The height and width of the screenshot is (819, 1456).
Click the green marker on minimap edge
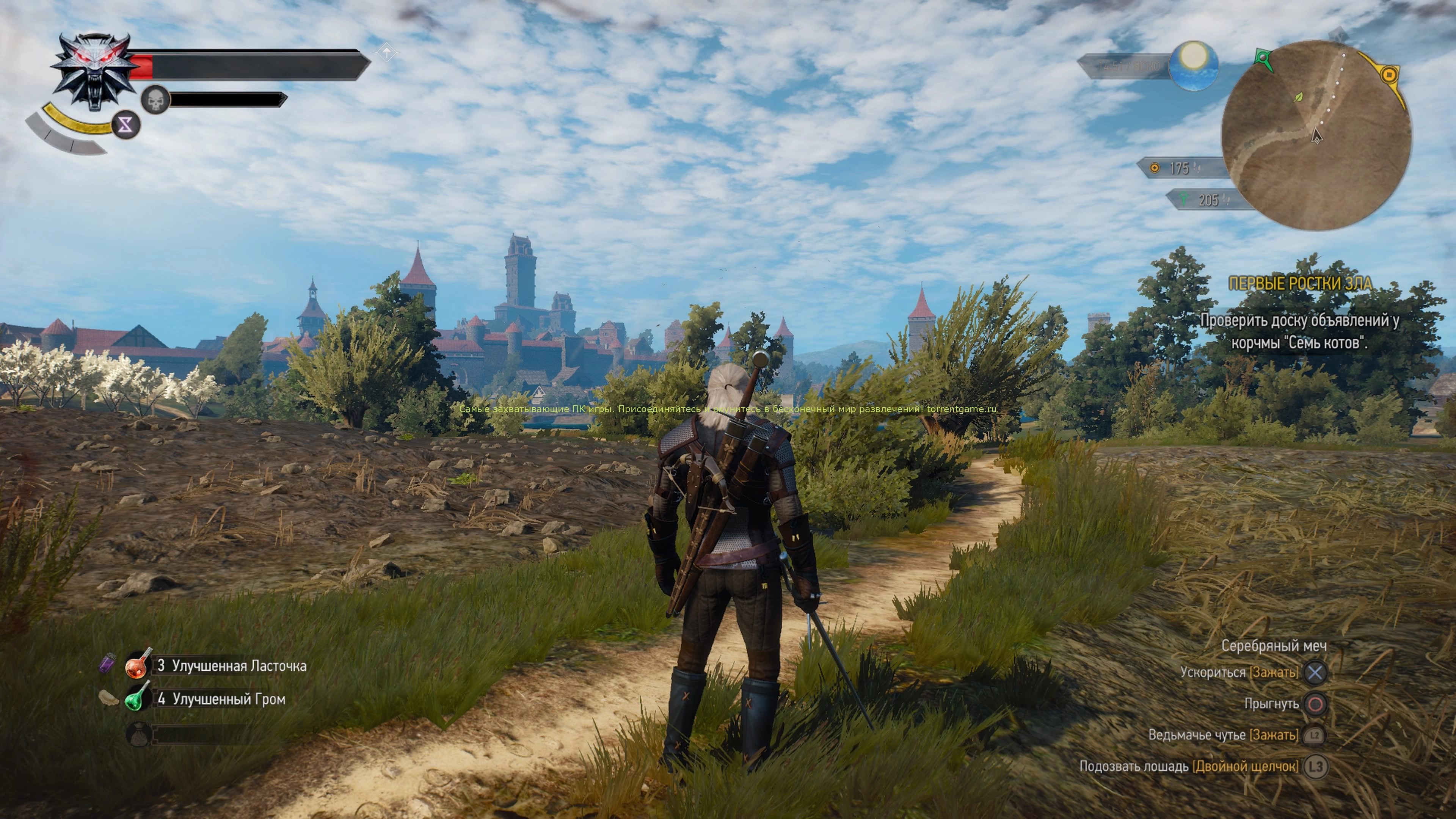pyautogui.click(x=1263, y=57)
